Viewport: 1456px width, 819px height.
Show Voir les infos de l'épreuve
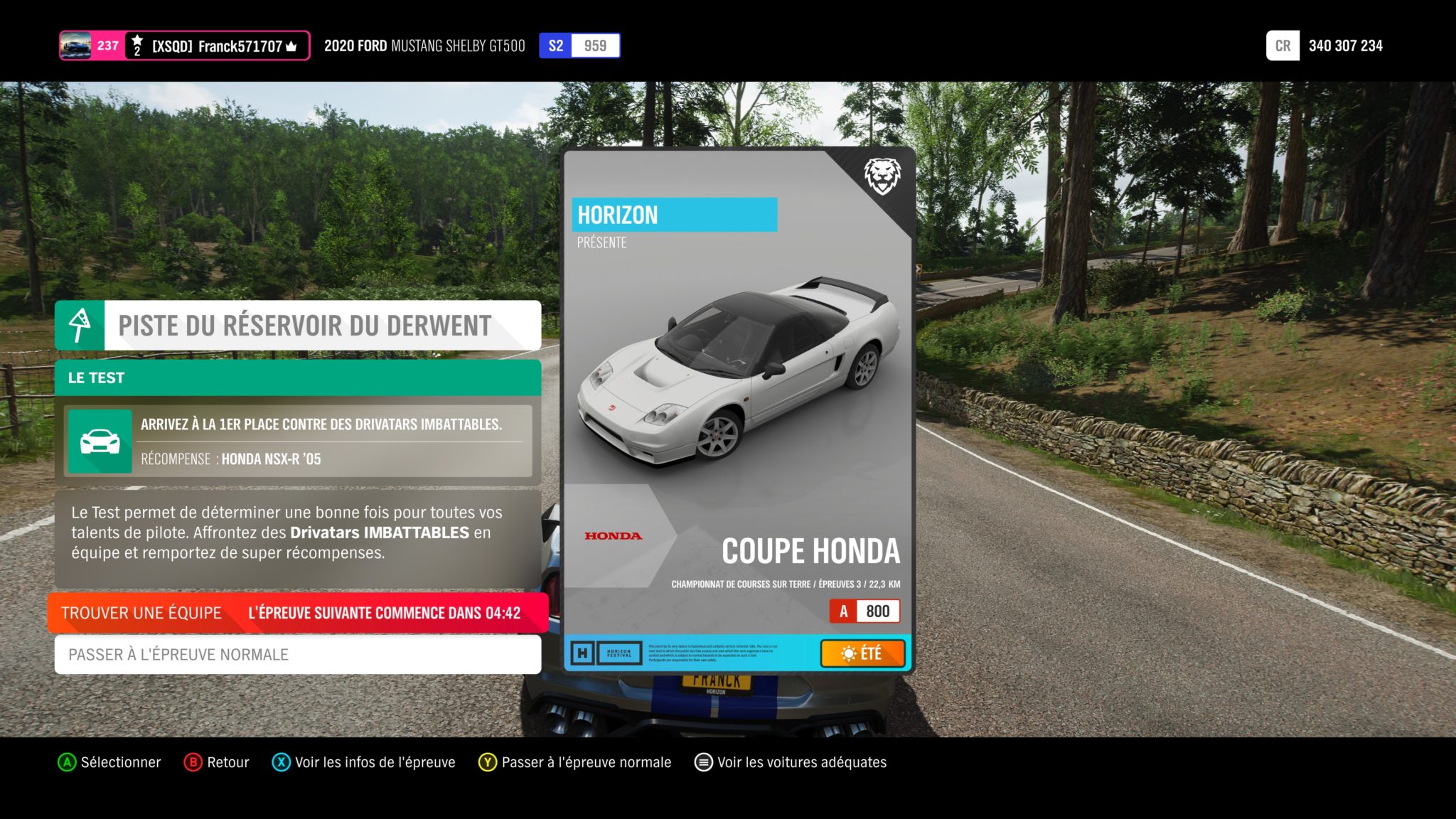pyautogui.click(x=364, y=762)
